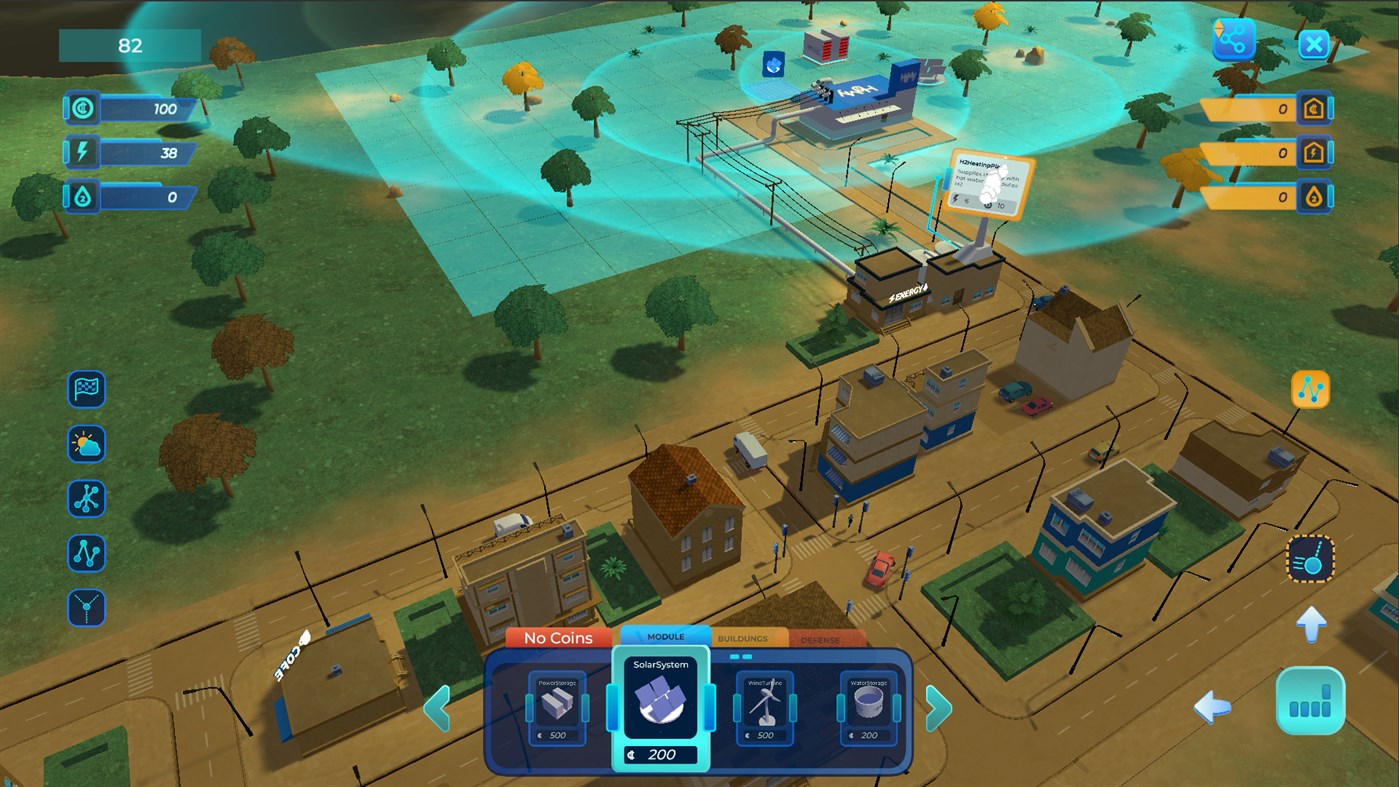Click the pendant connection icon at sidebar bottom

pyautogui.click(x=85, y=609)
